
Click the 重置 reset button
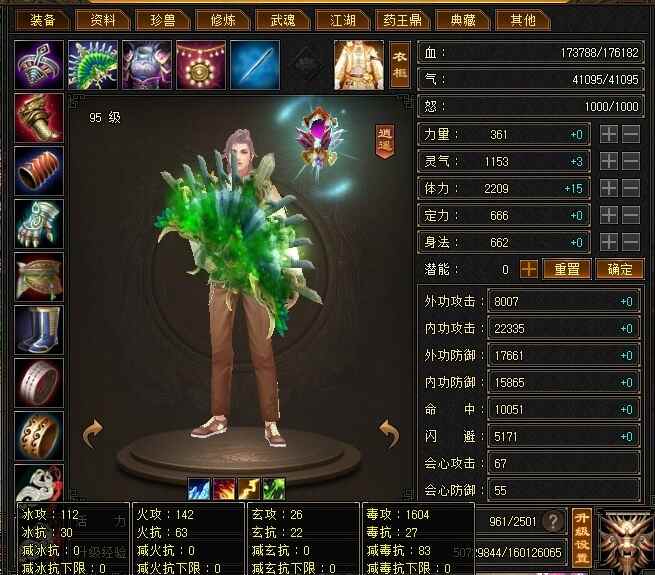[x=567, y=269]
